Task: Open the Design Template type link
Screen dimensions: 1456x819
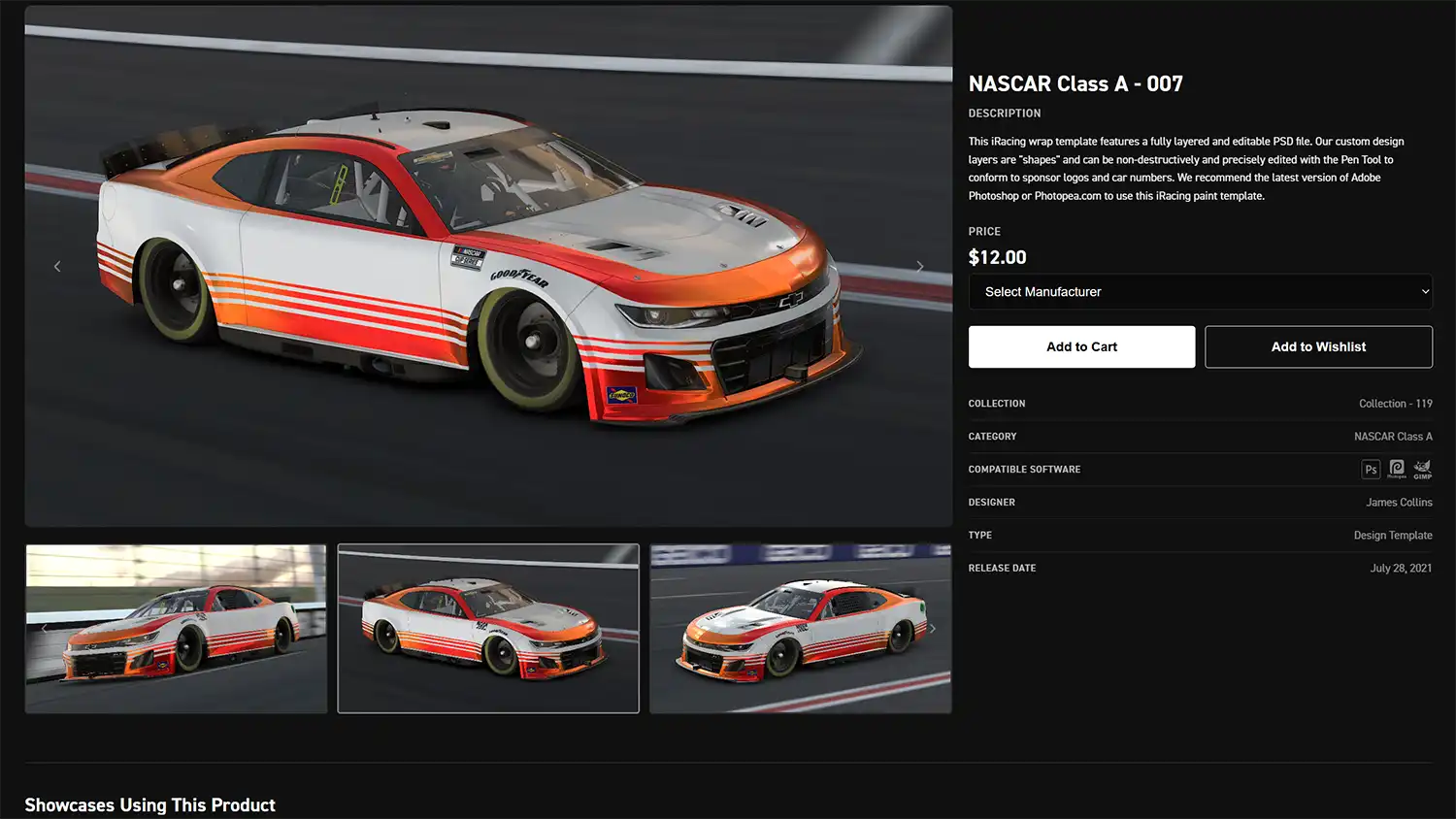Action: click(1393, 536)
